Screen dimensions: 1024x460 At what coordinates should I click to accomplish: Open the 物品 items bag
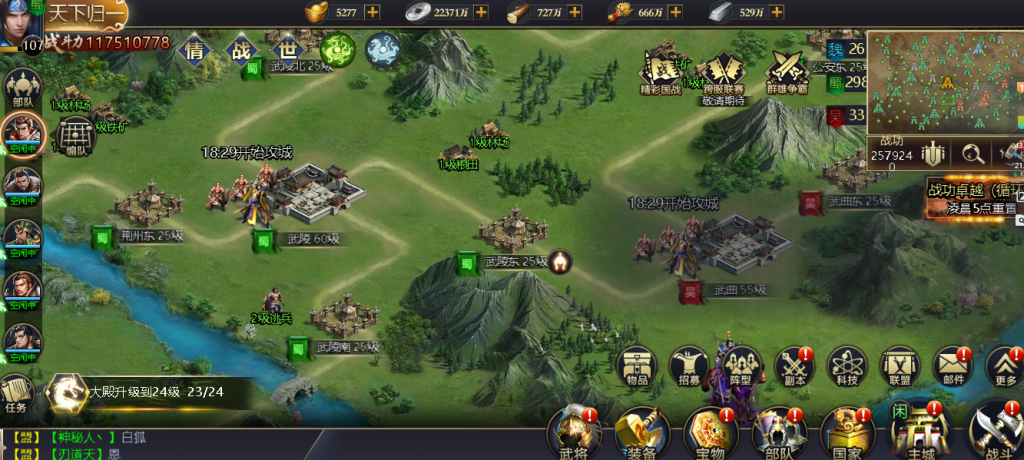(x=637, y=367)
